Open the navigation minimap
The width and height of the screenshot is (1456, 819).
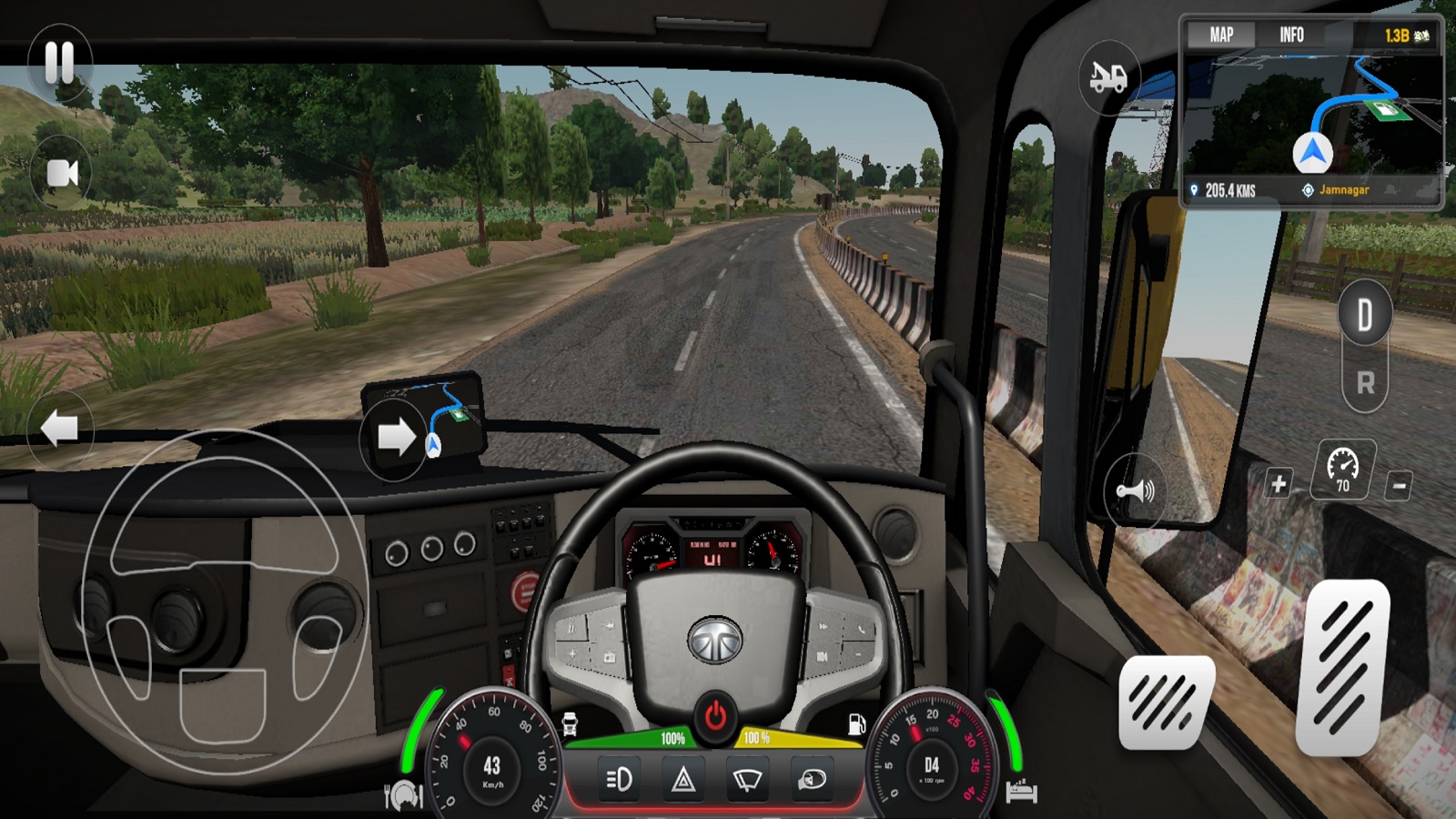1312,118
